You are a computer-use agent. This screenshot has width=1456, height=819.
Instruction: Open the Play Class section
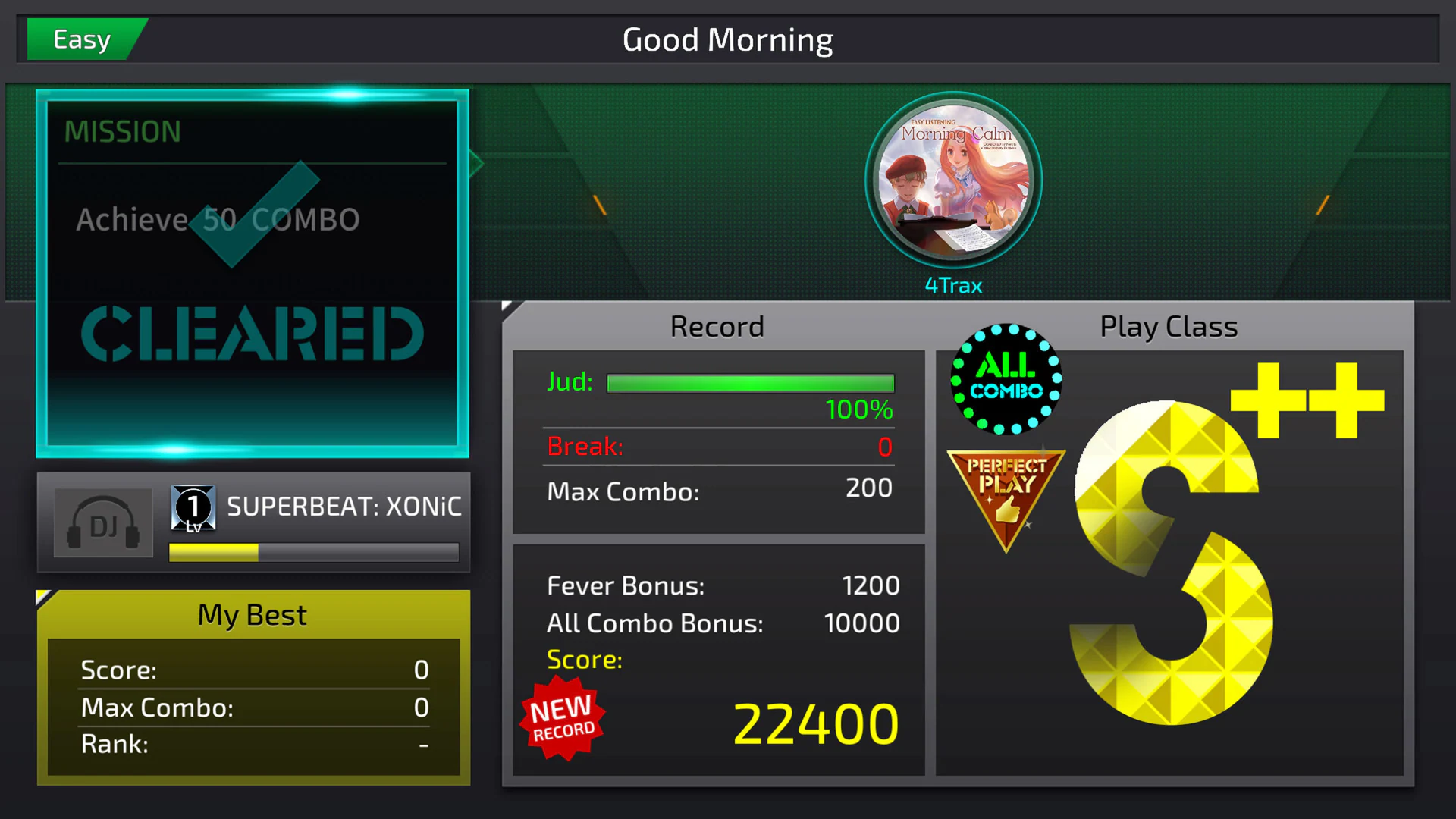(1168, 326)
